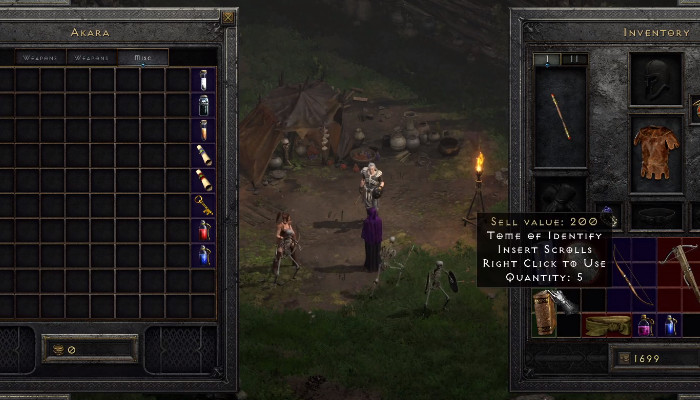Close the Akara vendor window
Screen dimensions: 700x400
228,17
